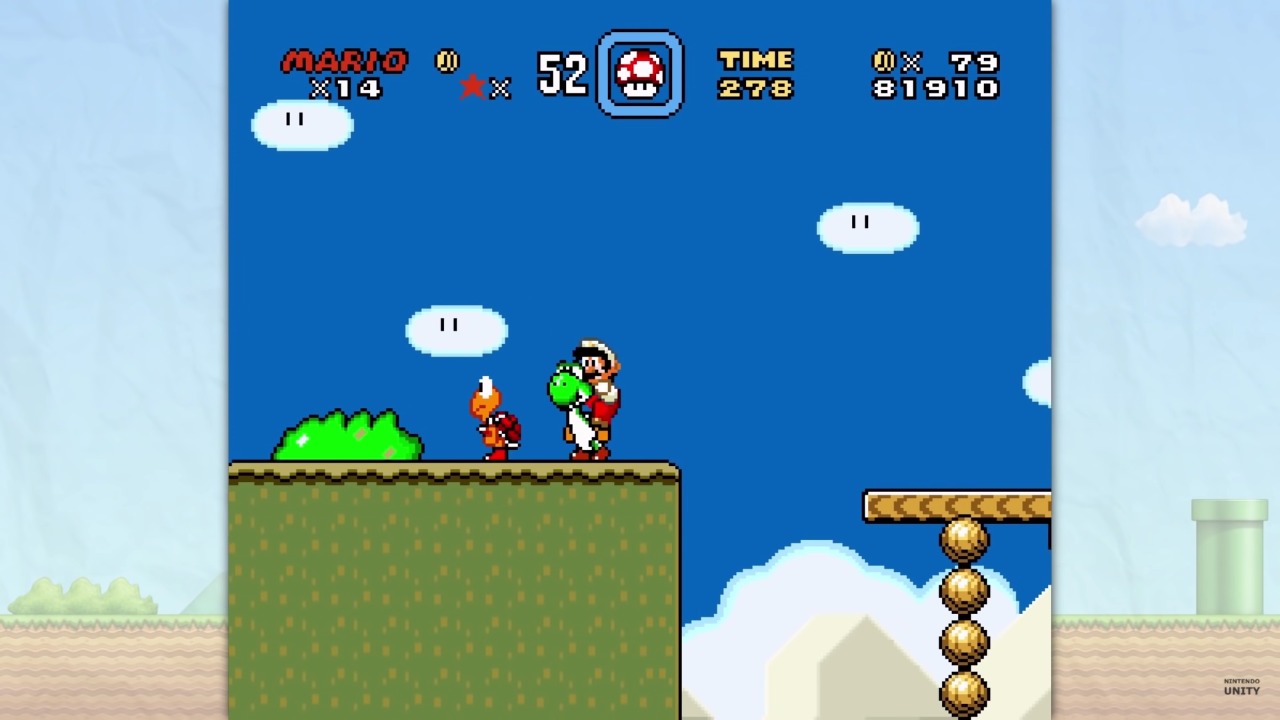
Task: Select the MARIO label in the HUD
Action: point(345,59)
